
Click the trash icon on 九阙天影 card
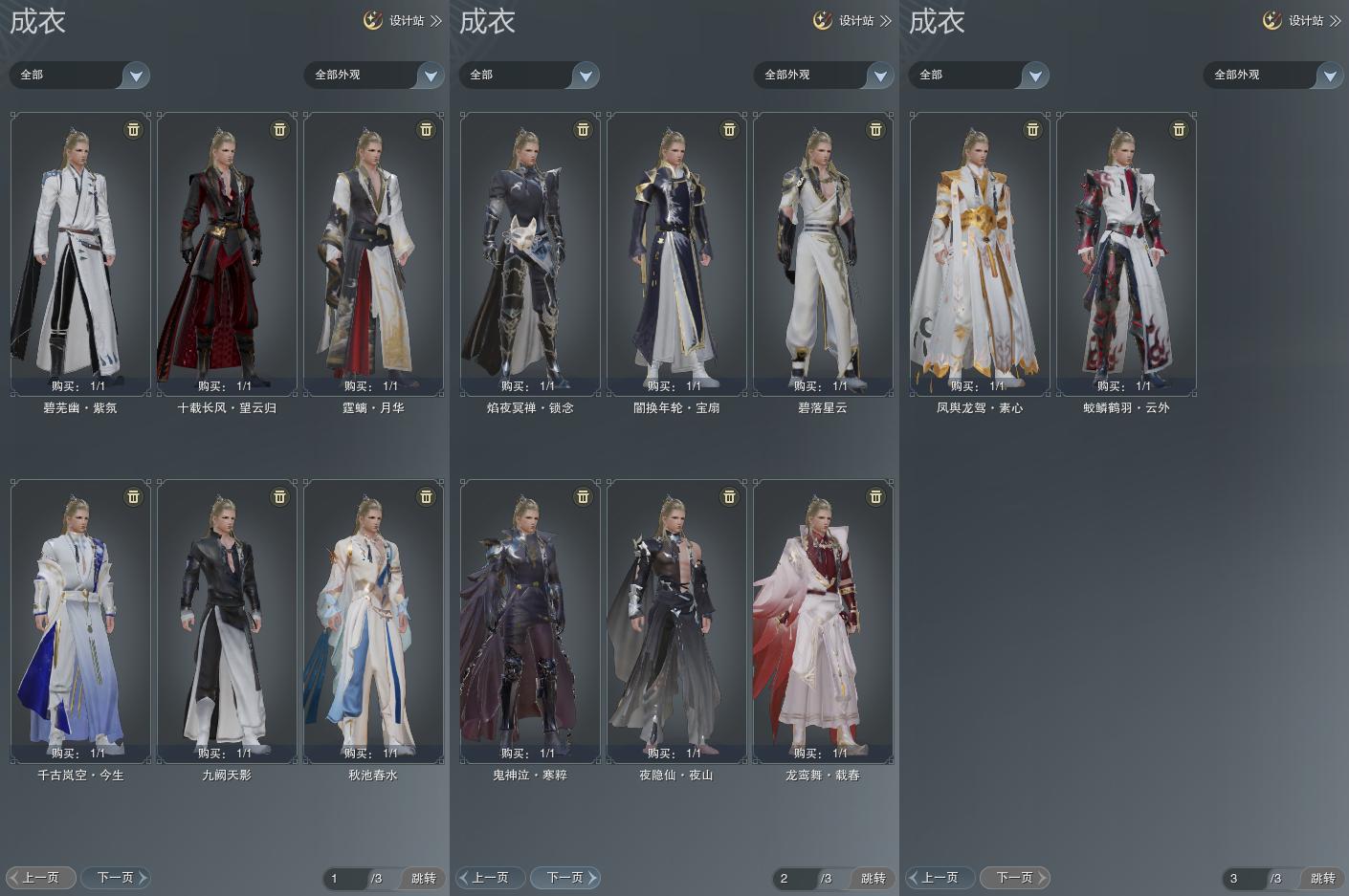279,496
